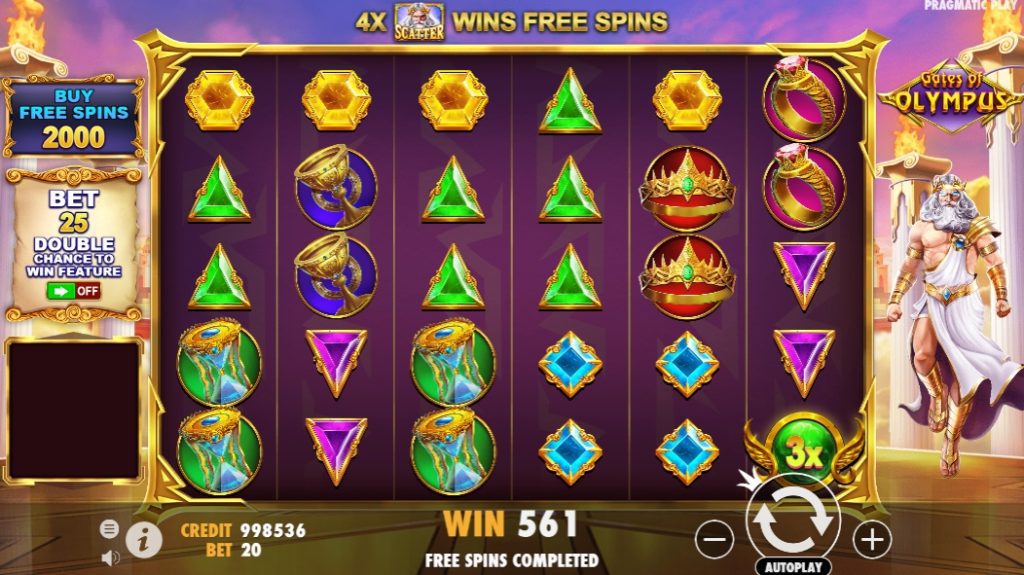The width and height of the screenshot is (1024, 575).
Task: Open the Autoplay options
Action: click(793, 567)
